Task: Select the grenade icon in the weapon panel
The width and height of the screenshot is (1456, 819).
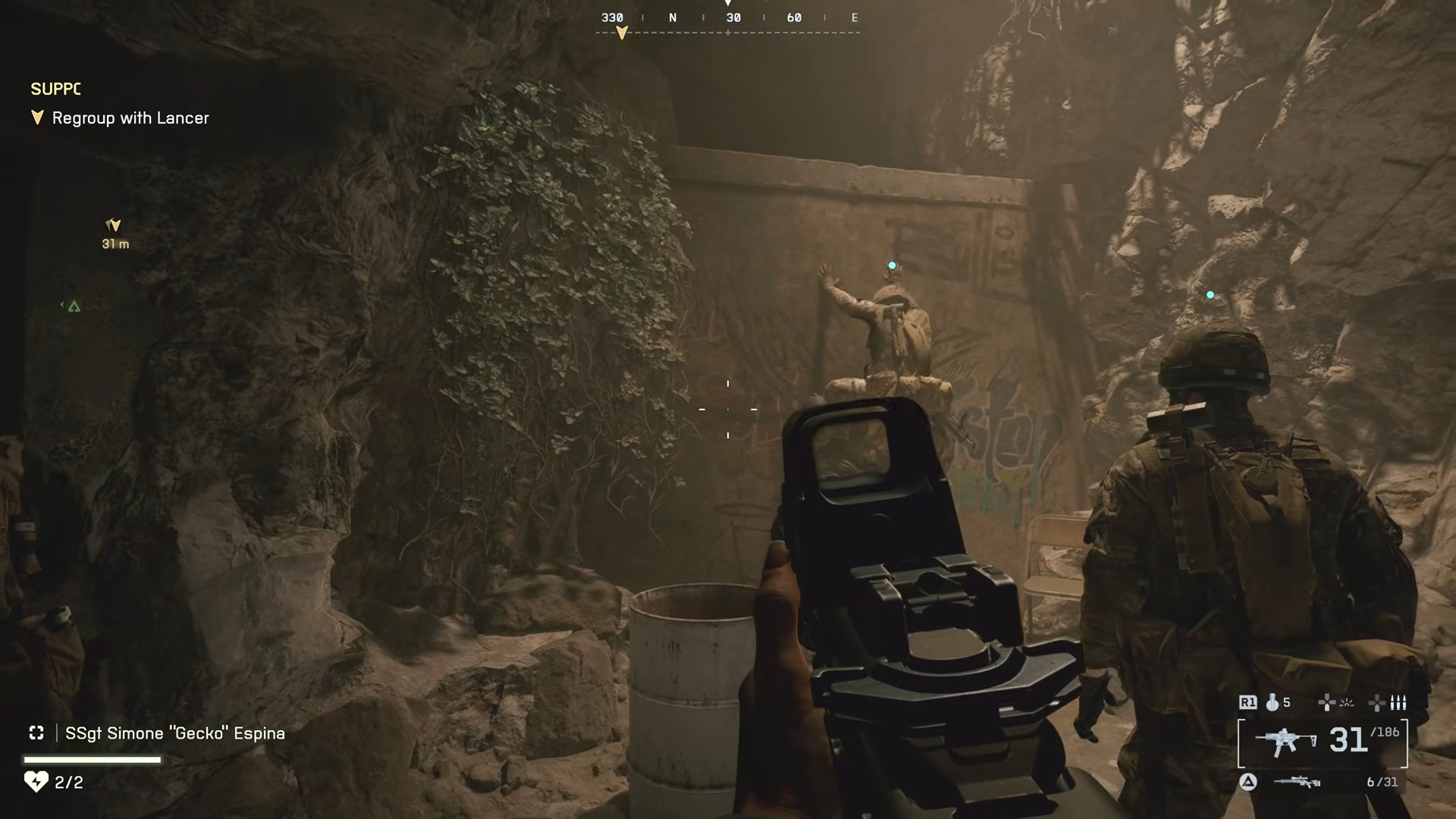Action: (1272, 703)
